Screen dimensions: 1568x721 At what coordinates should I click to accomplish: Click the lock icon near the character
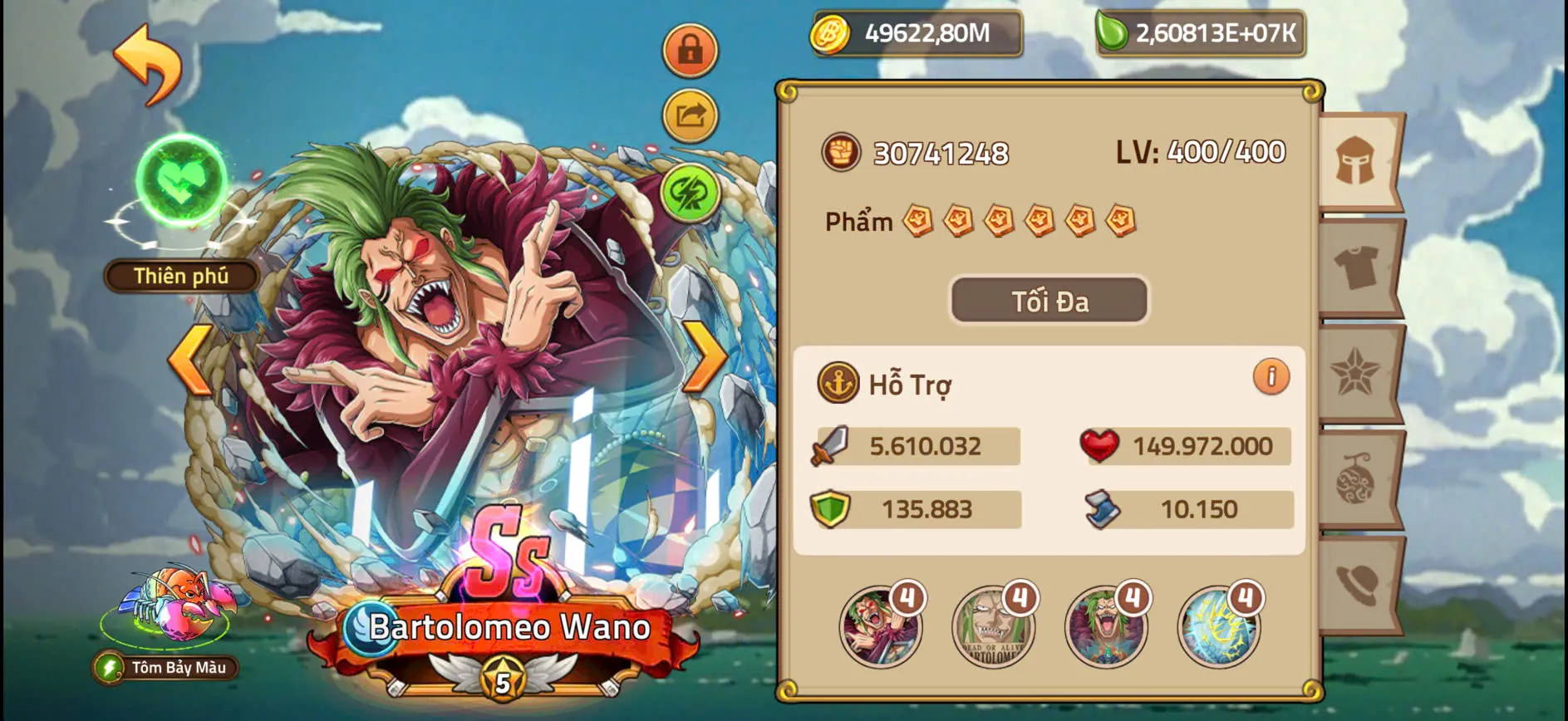click(690, 50)
